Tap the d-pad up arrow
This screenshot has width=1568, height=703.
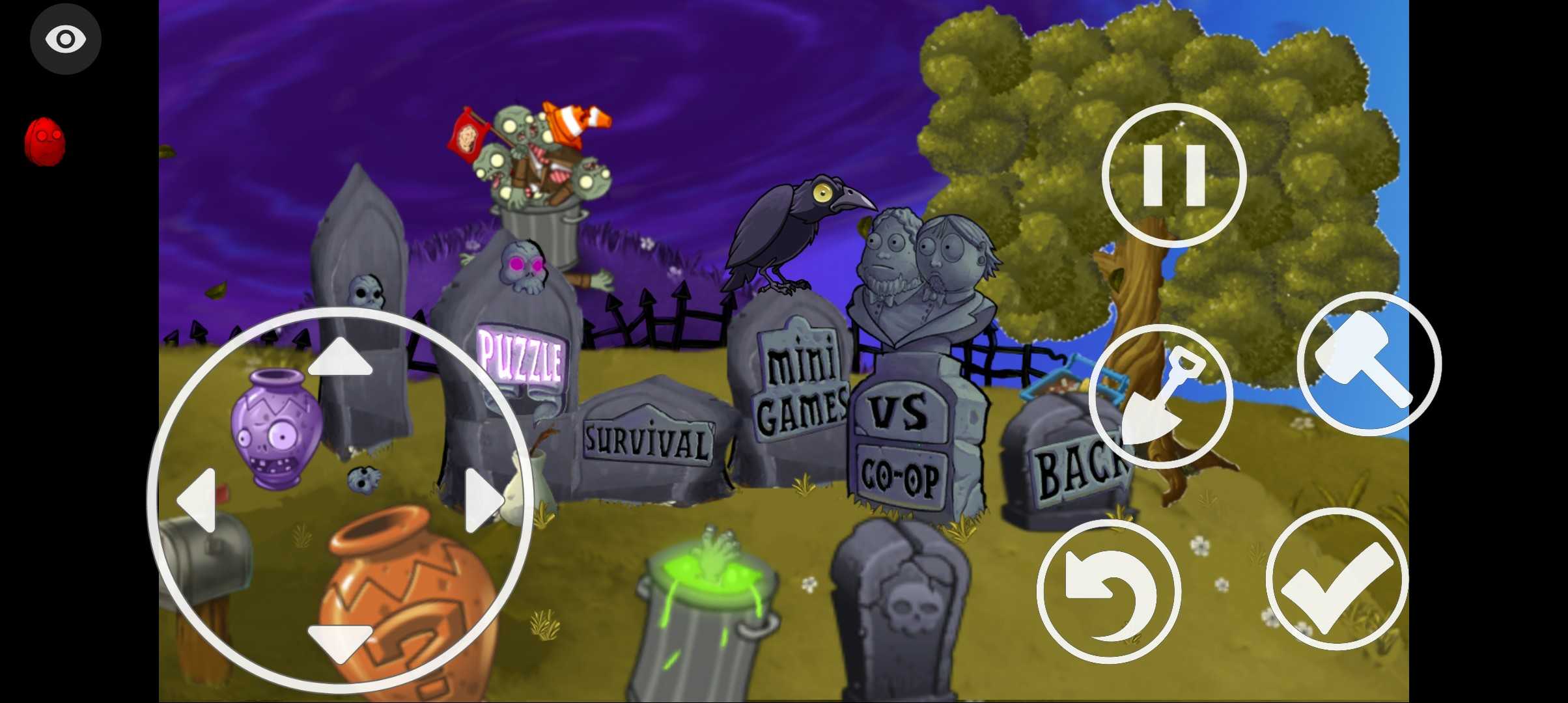click(340, 359)
